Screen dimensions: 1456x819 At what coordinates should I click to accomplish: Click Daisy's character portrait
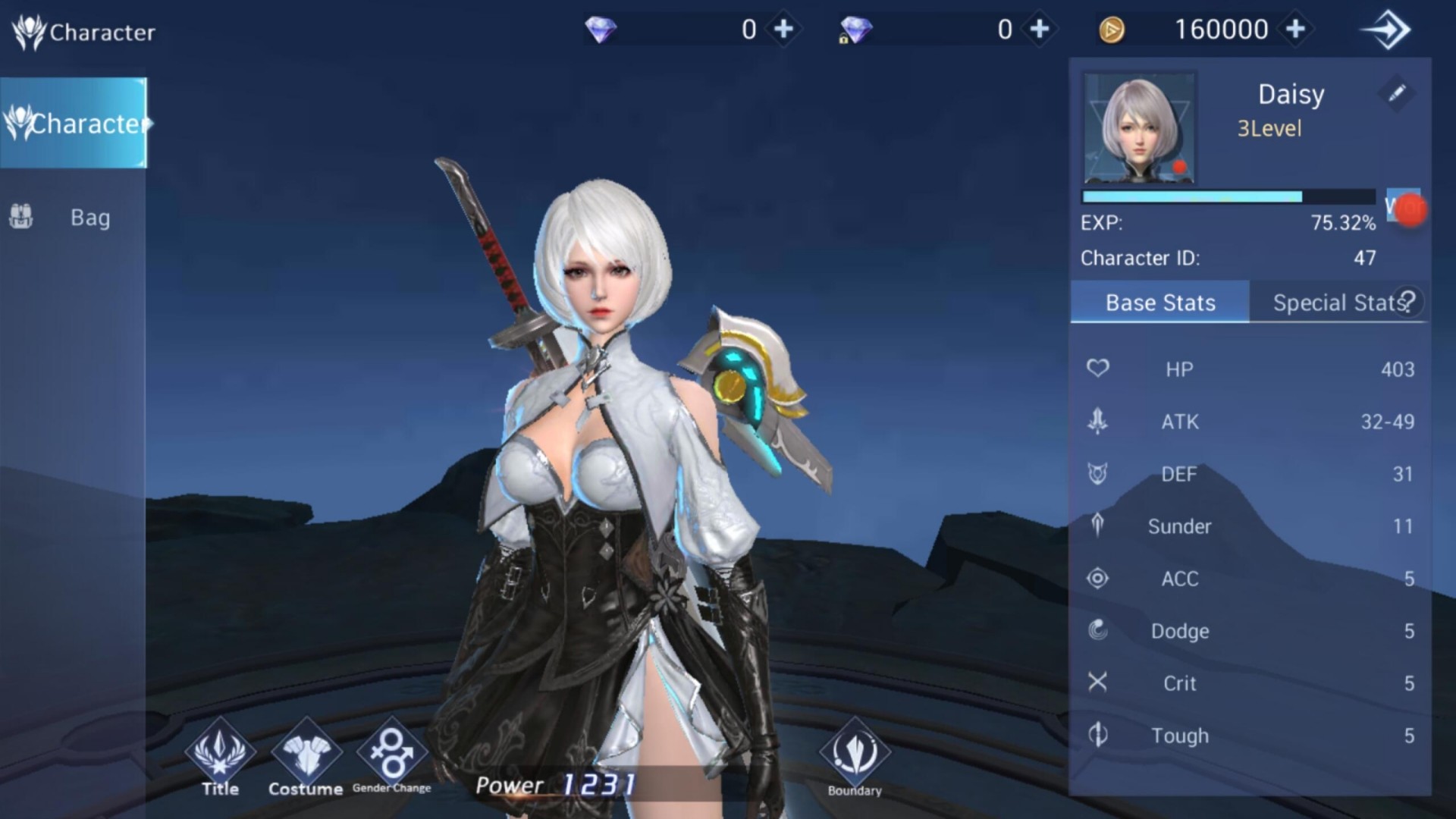[x=1139, y=129]
